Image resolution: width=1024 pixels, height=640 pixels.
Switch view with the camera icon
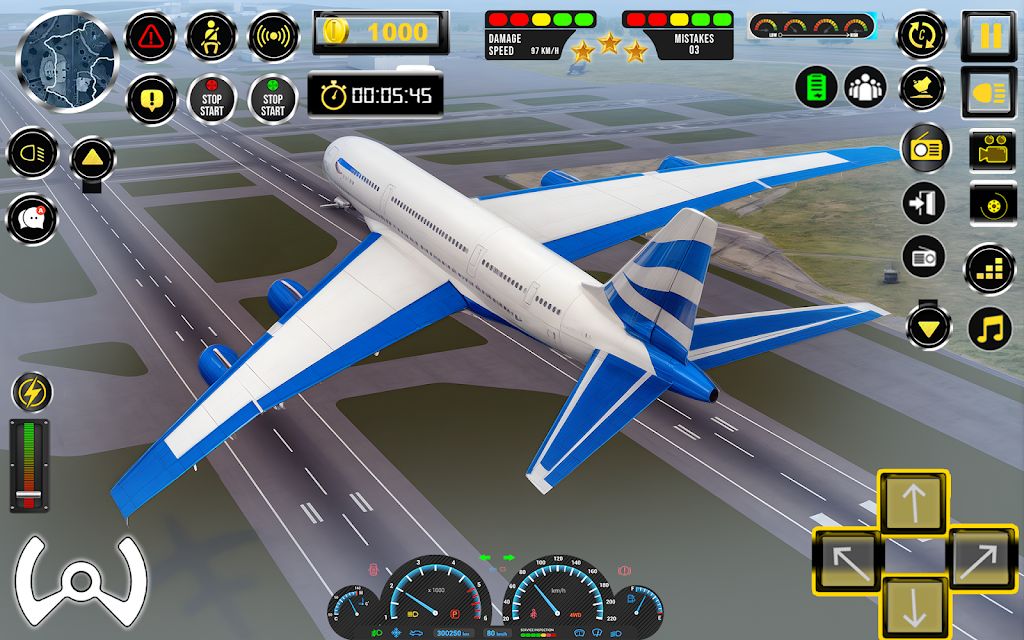tap(990, 151)
